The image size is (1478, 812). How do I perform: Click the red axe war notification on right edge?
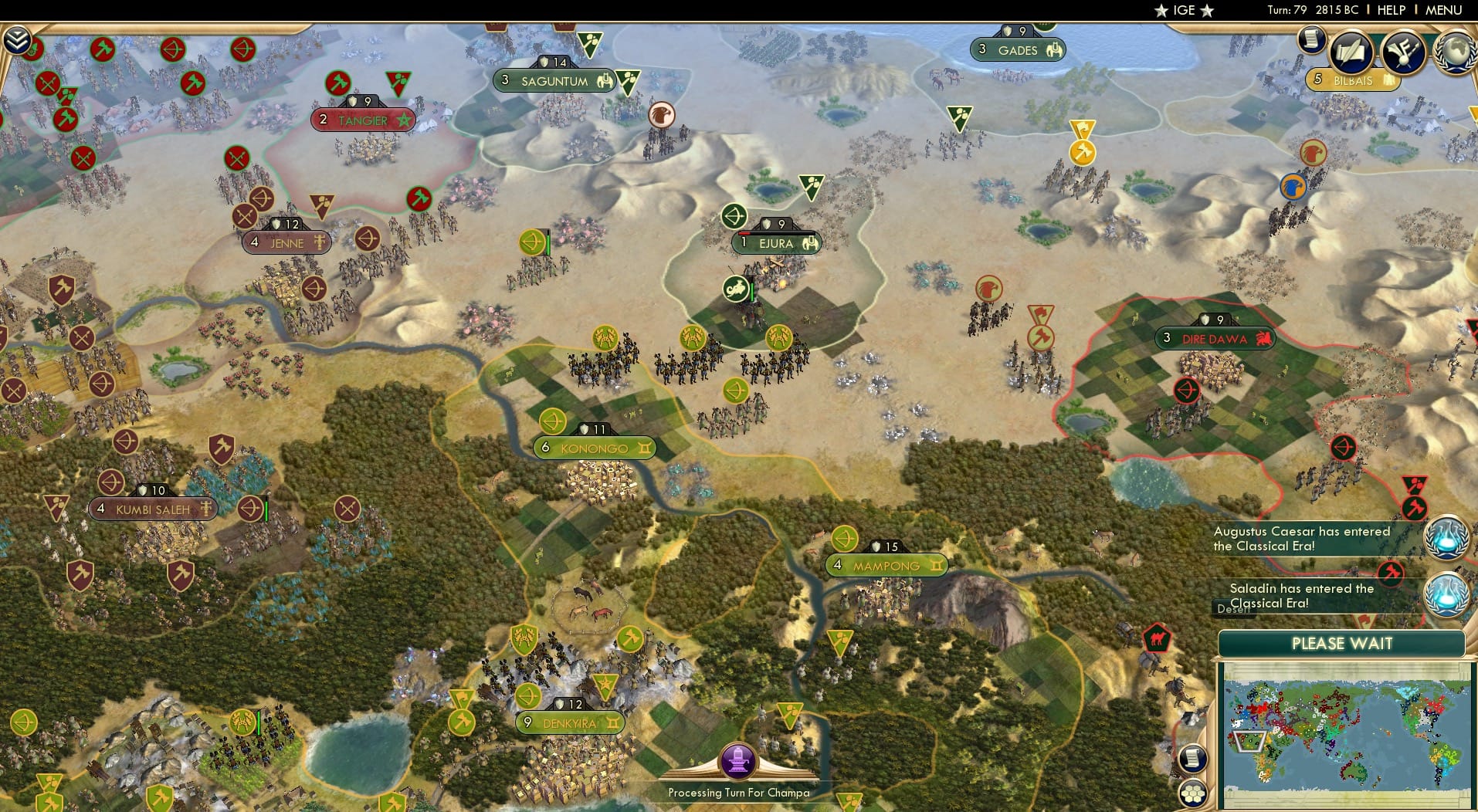1414,508
